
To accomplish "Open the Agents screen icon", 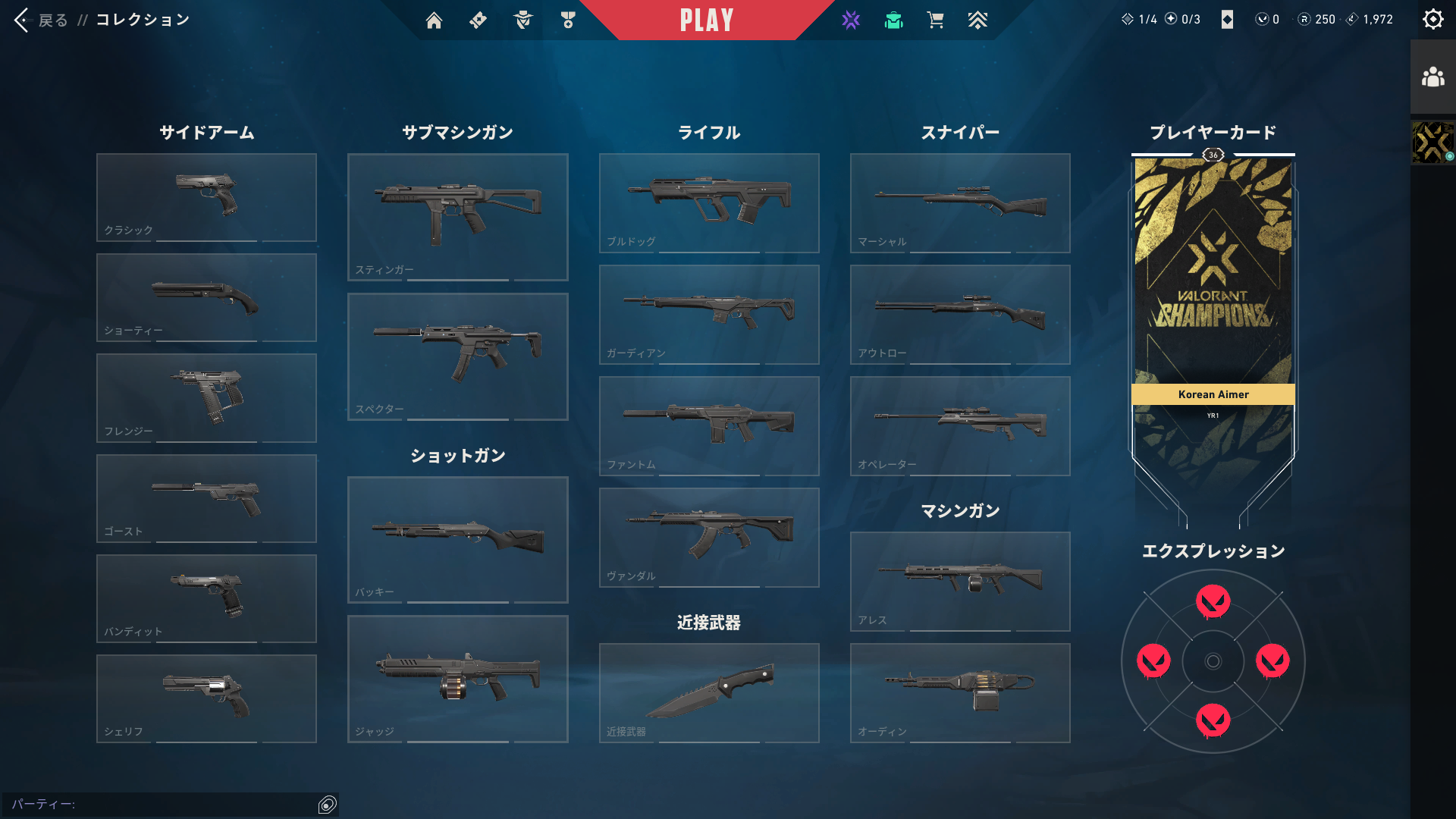I will coord(522,20).
